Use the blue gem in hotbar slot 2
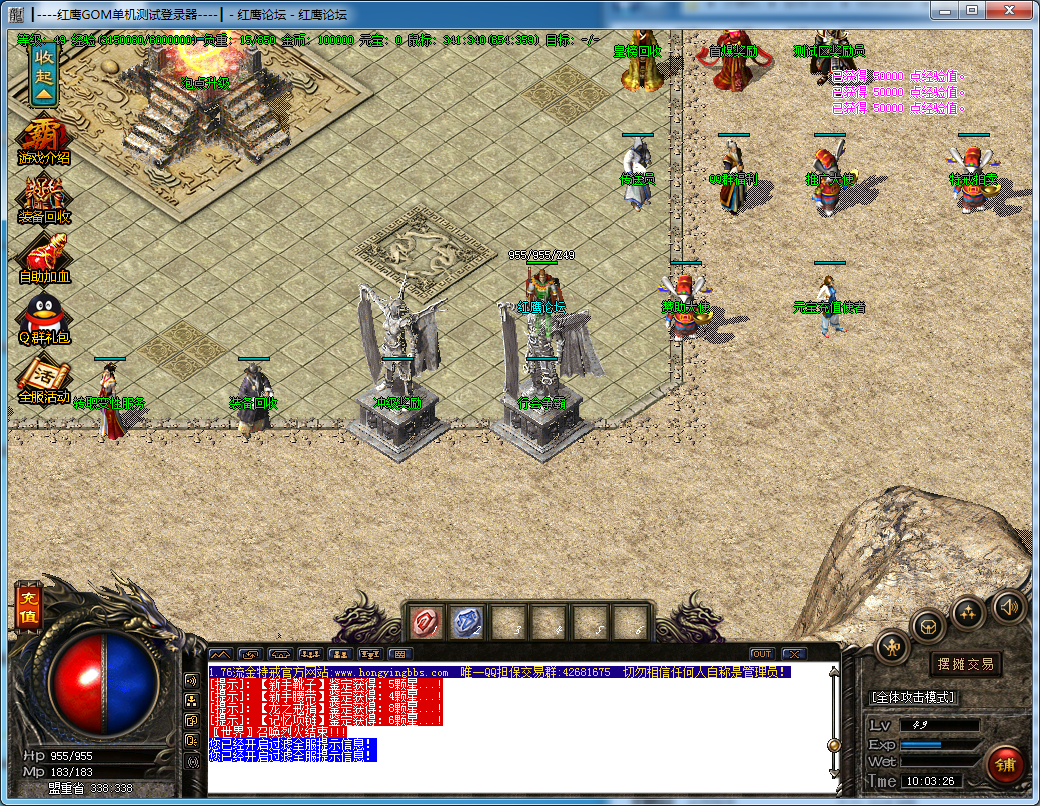Viewport: 1040px width, 806px height. click(466, 622)
